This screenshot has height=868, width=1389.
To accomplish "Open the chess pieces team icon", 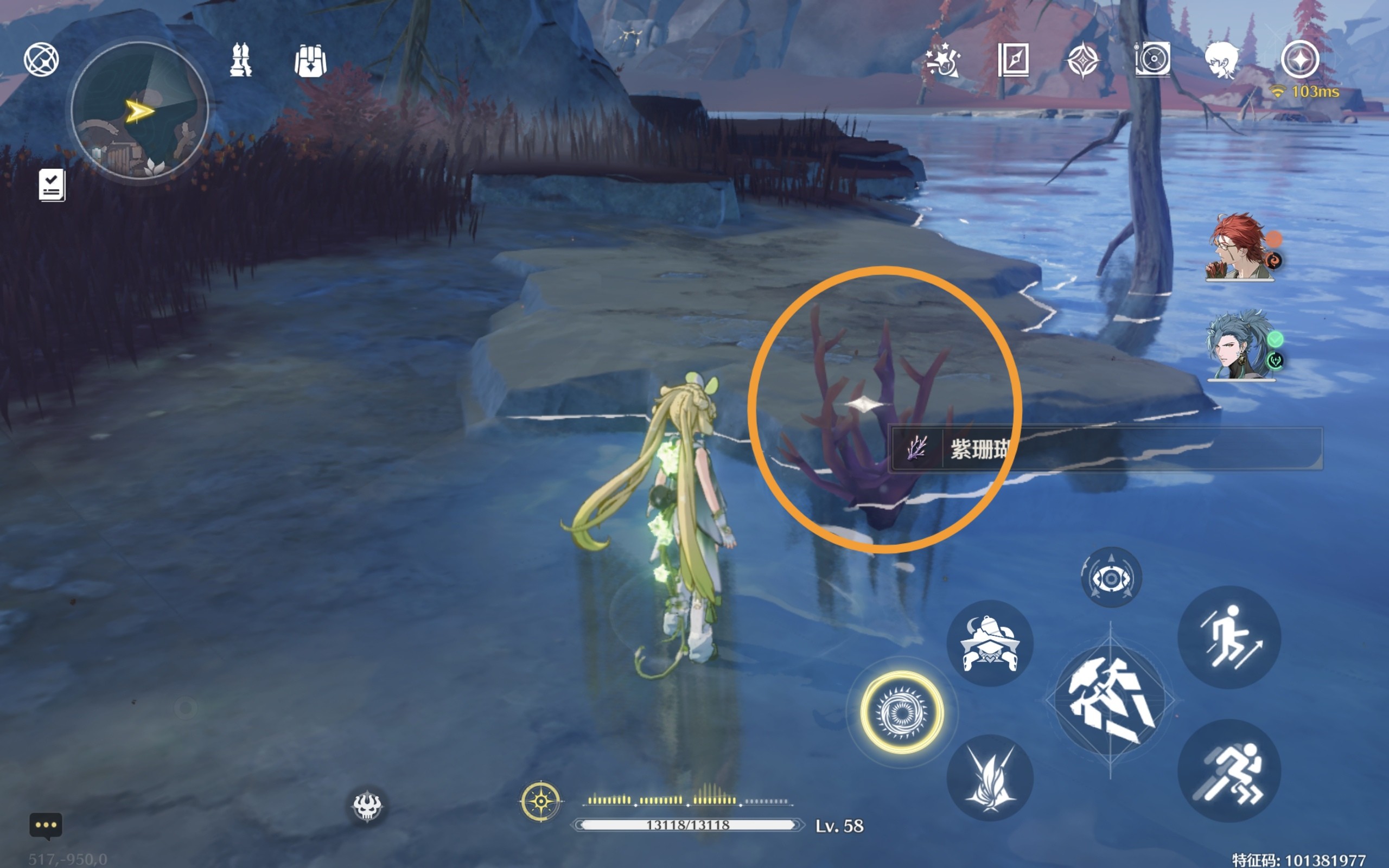I will pos(240,60).
